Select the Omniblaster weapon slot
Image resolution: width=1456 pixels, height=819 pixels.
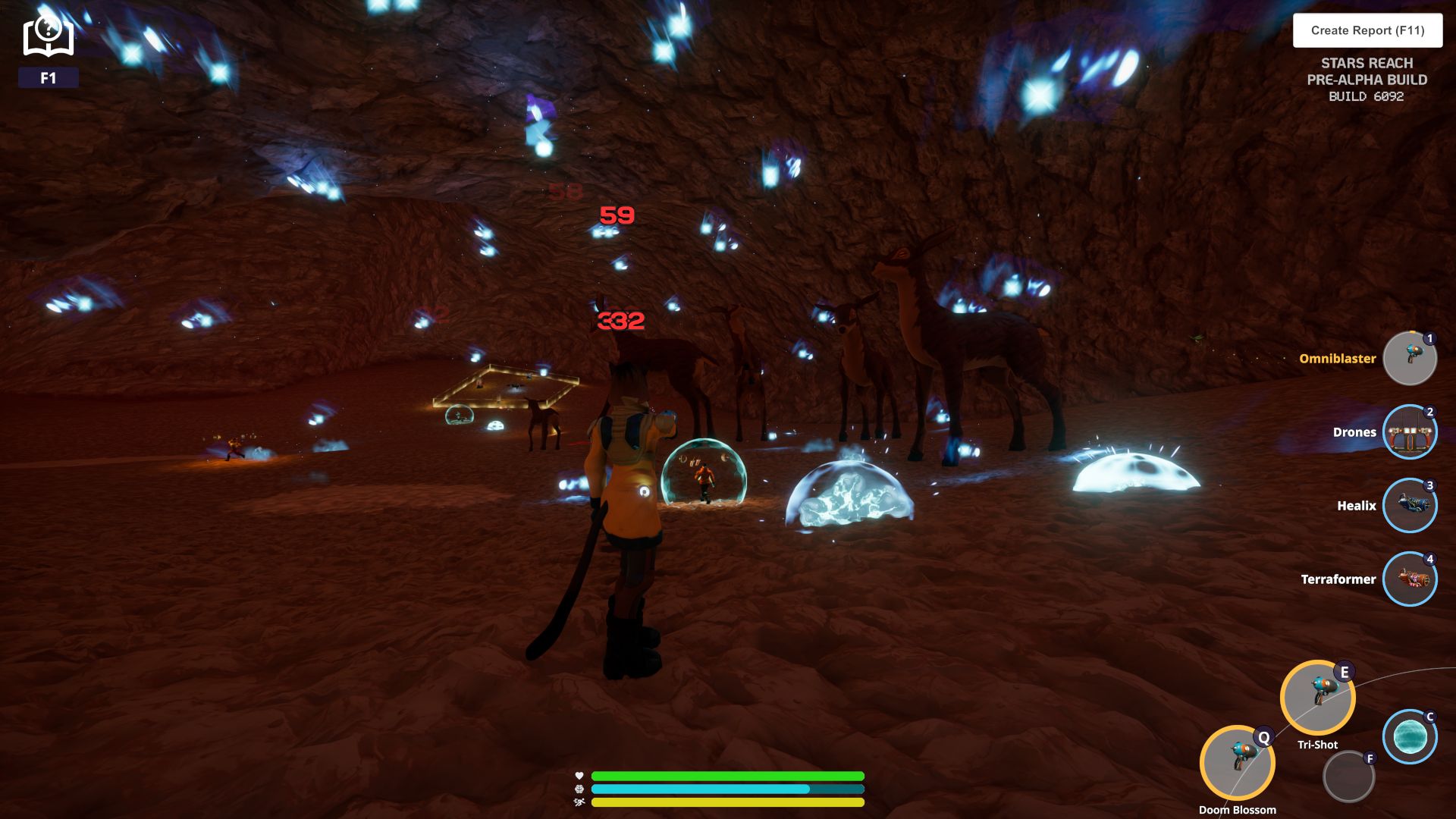(1409, 359)
